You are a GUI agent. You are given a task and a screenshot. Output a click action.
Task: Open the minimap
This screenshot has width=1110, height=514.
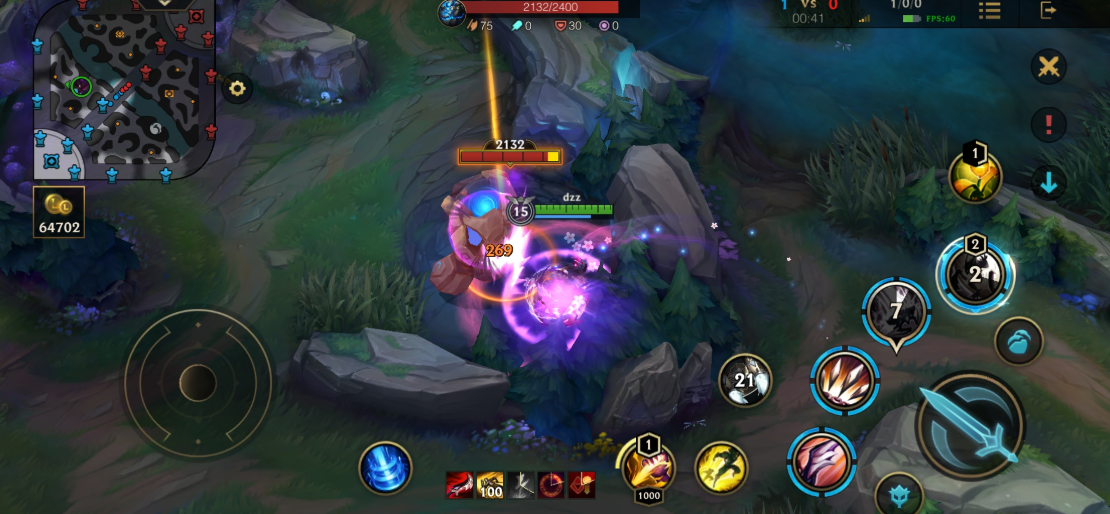(x=122, y=92)
